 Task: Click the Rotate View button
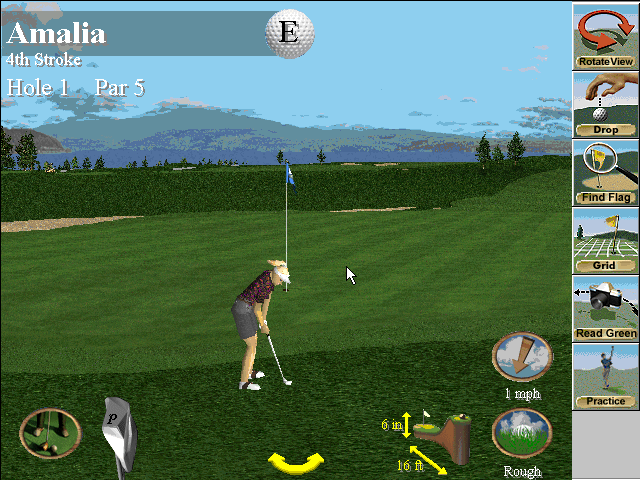(606, 35)
